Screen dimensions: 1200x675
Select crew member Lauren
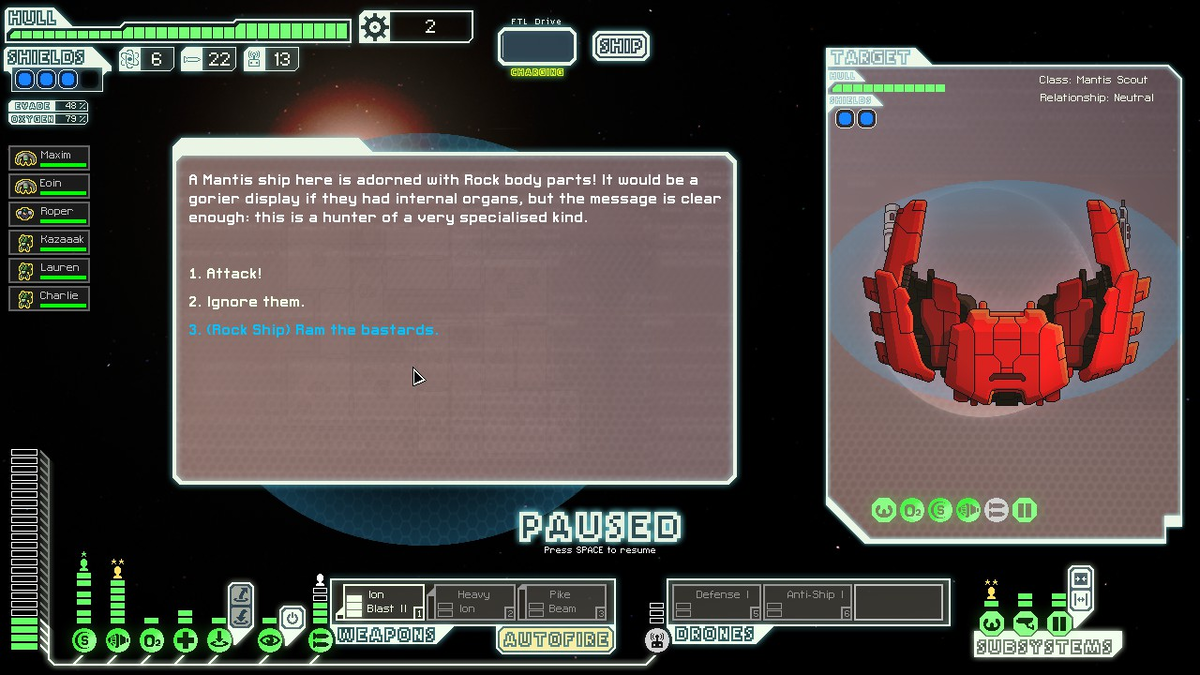(50, 269)
